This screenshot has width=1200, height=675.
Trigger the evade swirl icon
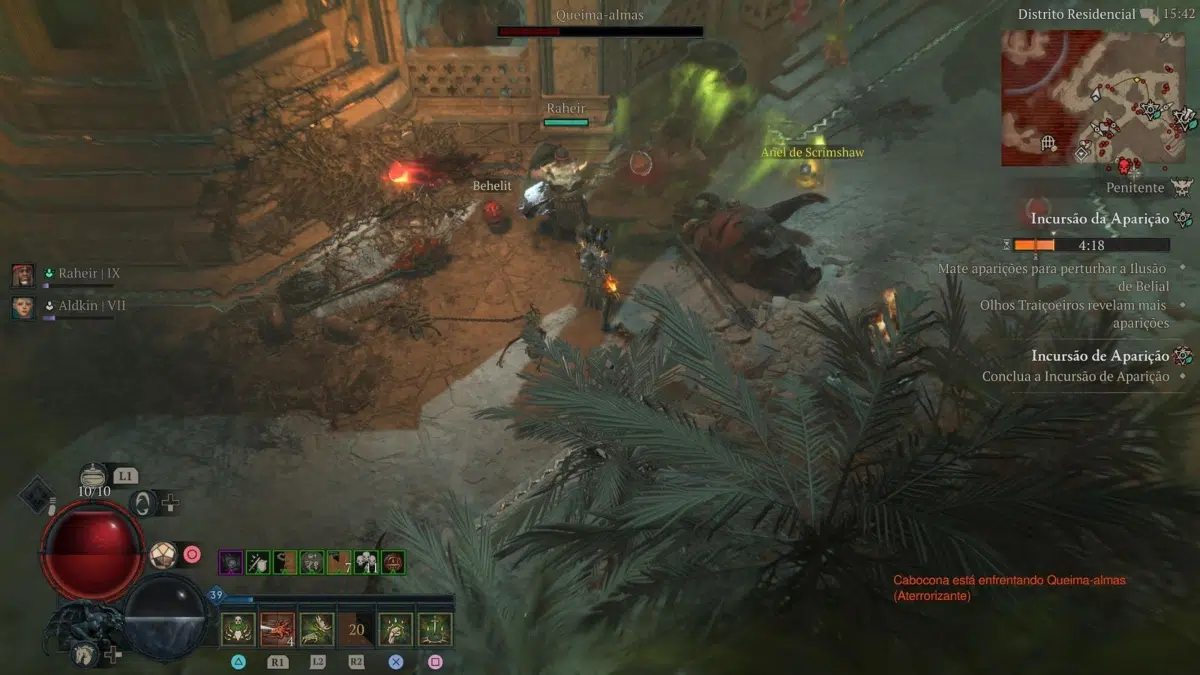(x=144, y=502)
